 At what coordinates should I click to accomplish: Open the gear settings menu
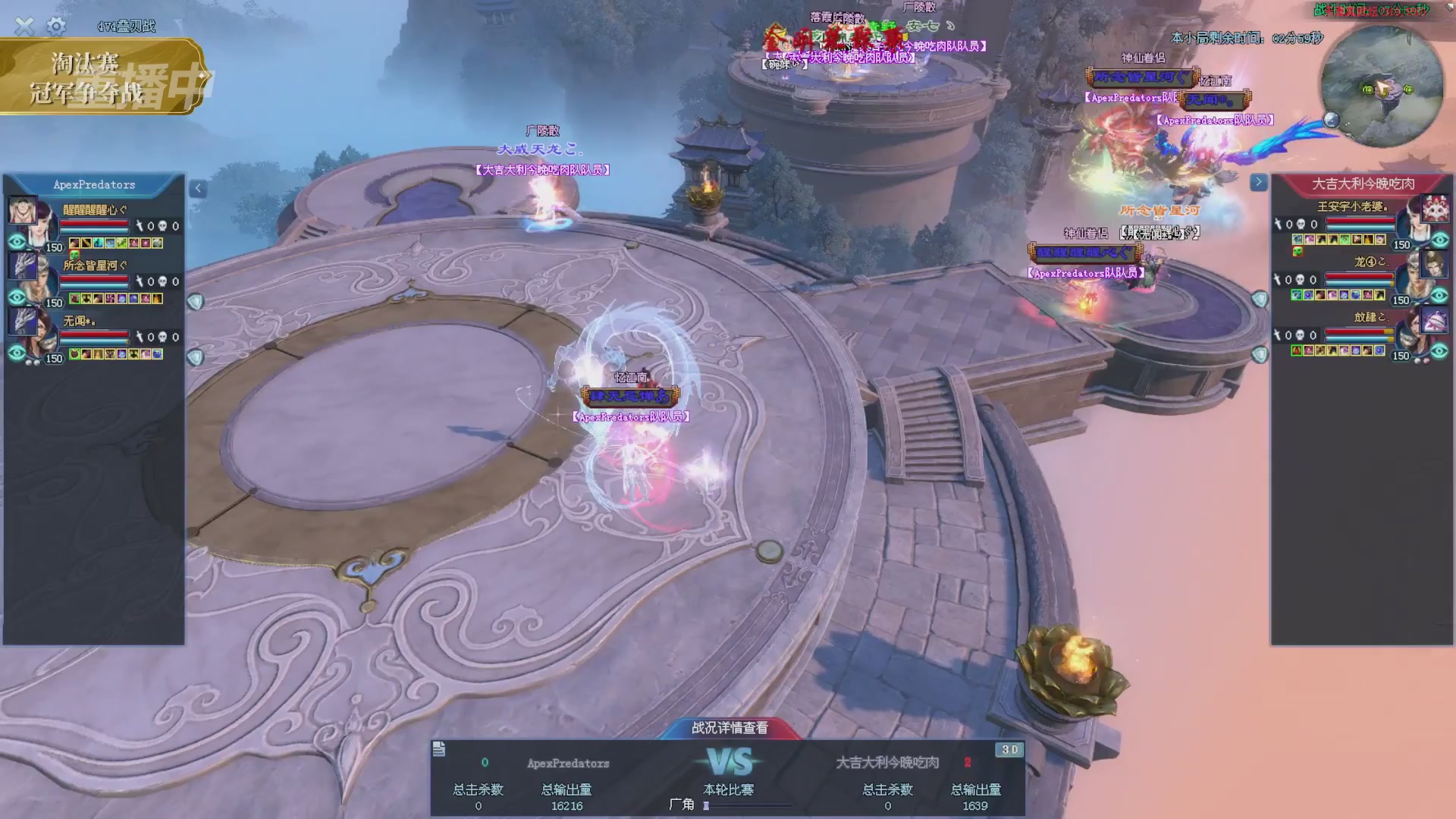click(x=56, y=27)
